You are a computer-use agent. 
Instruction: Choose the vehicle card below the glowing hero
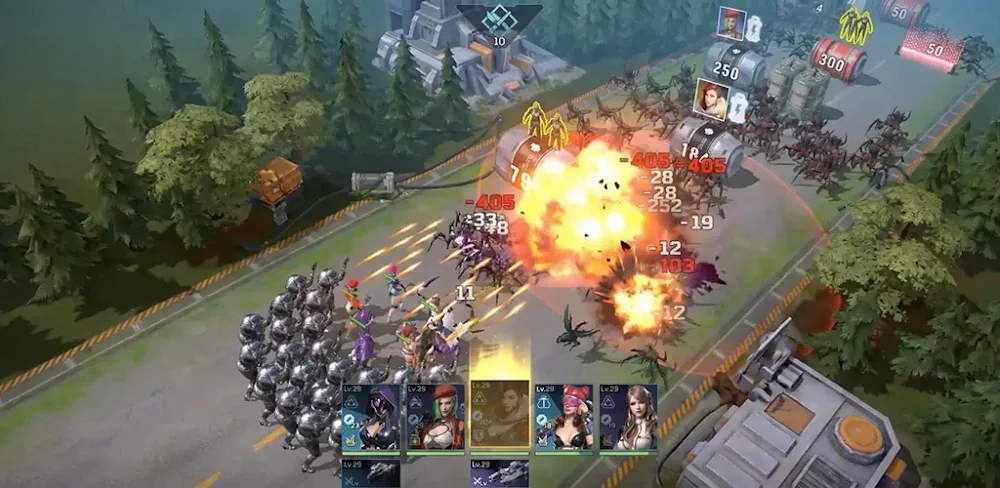click(500, 474)
